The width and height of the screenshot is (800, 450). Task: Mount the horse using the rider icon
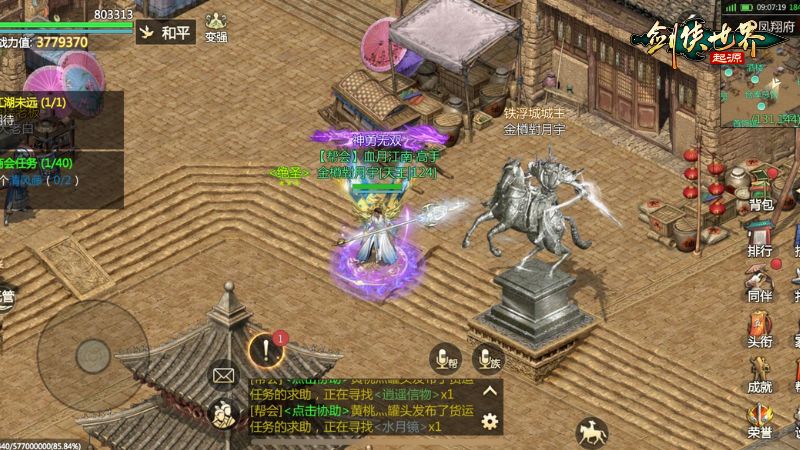point(592,433)
